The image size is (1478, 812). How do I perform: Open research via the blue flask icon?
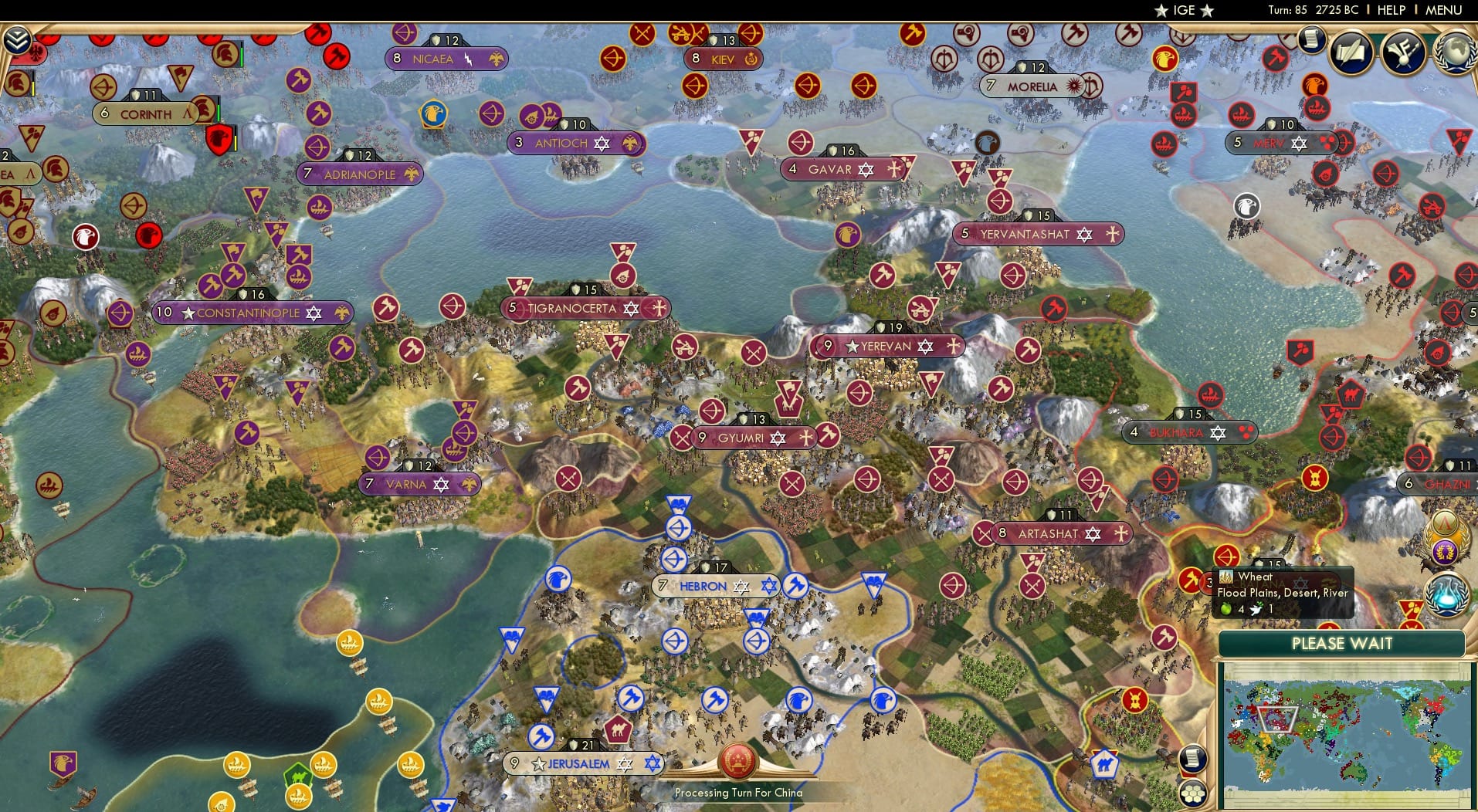[1447, 596]
